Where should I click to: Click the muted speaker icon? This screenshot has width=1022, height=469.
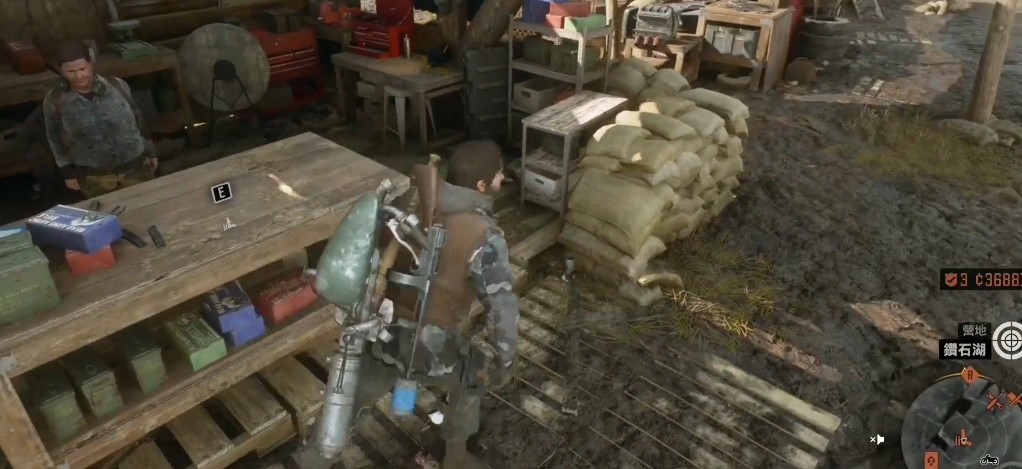(877, 439)
